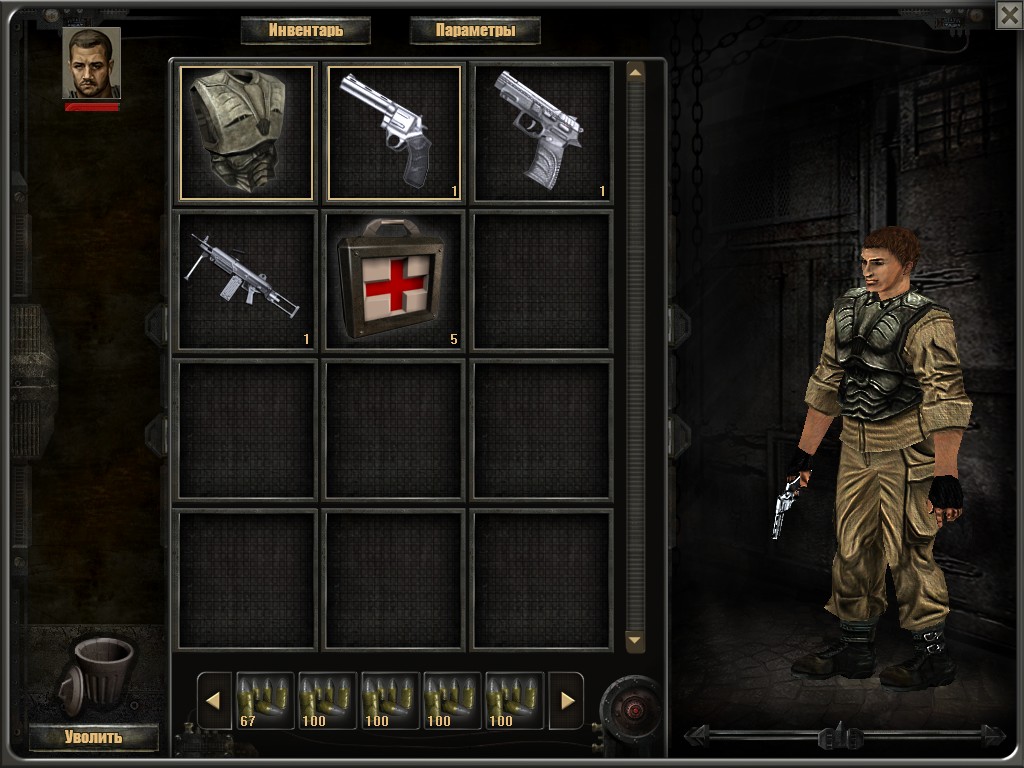The width and height of the screenshot is (1024, 768).
Task: Show next ammo with right arrow
Action: [566, 700]
